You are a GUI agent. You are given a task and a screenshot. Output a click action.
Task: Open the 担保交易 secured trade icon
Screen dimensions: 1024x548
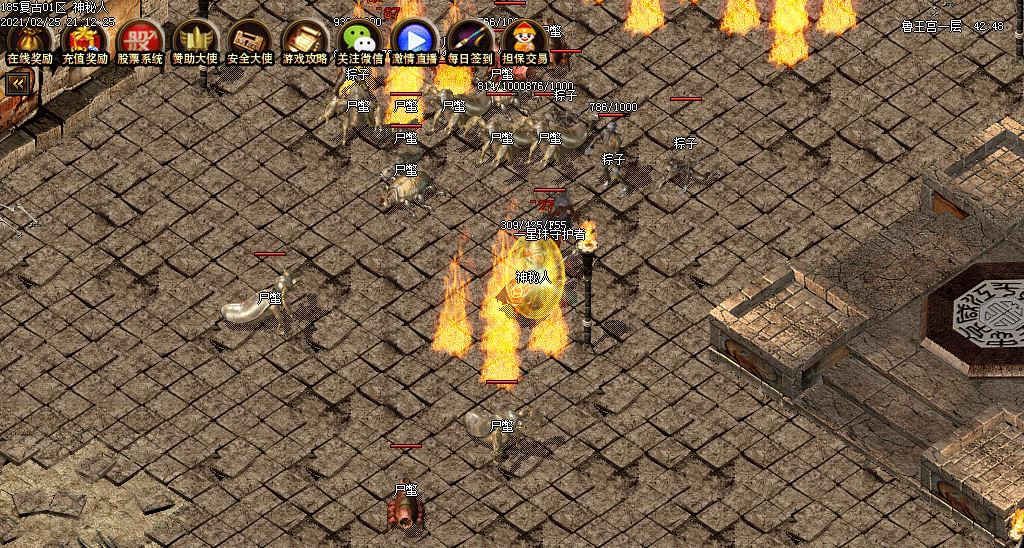[525, 41]
